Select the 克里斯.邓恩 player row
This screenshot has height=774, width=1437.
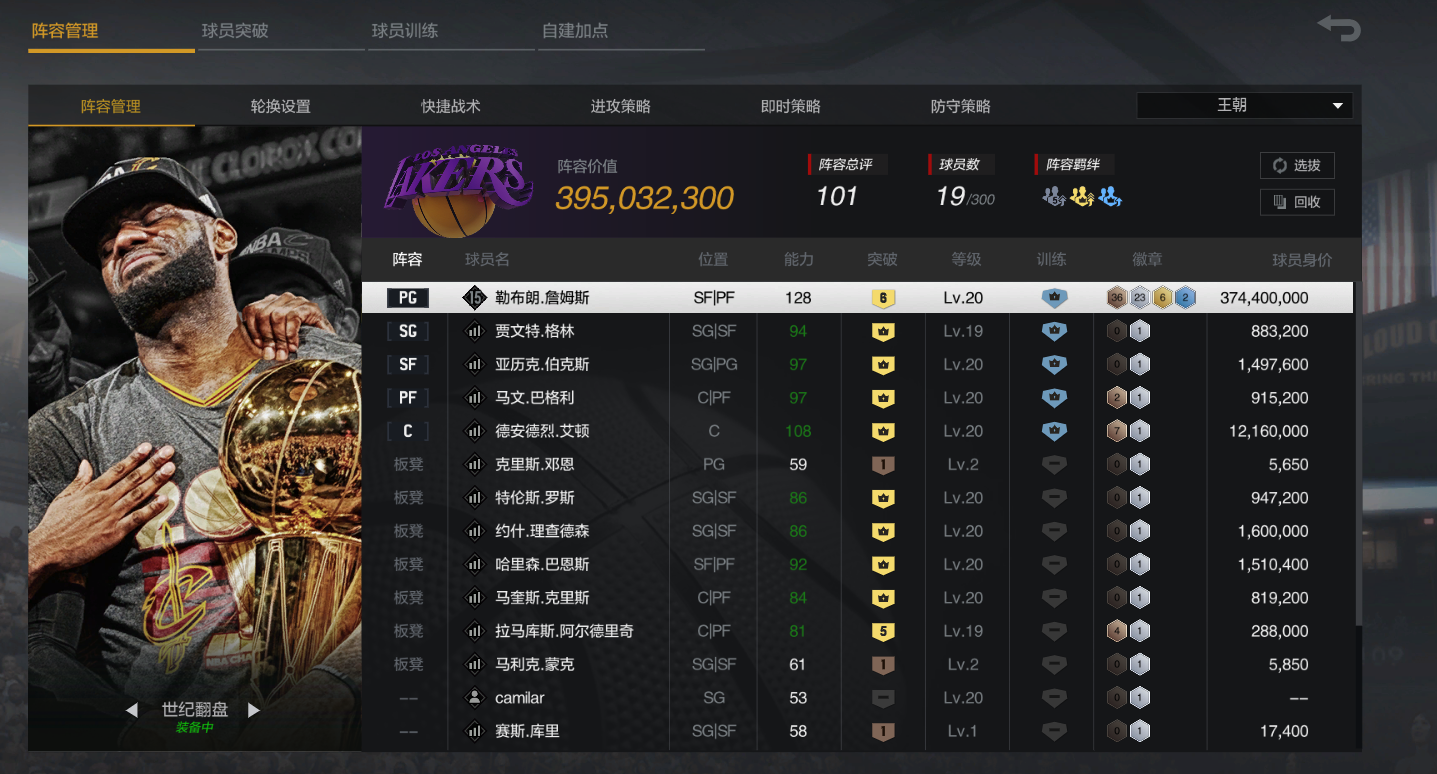coord(700,464)
